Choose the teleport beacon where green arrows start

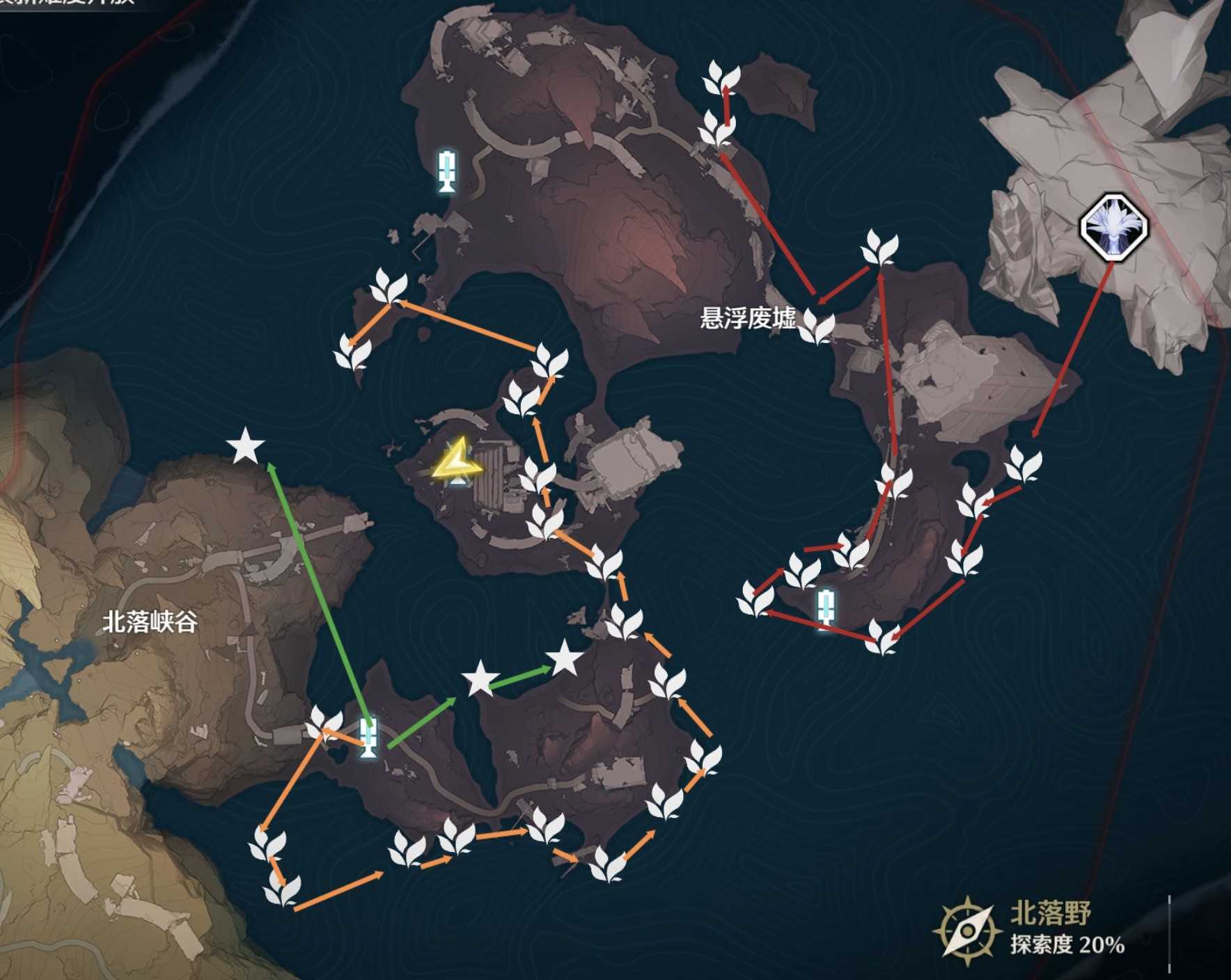[x=369, y=737]
